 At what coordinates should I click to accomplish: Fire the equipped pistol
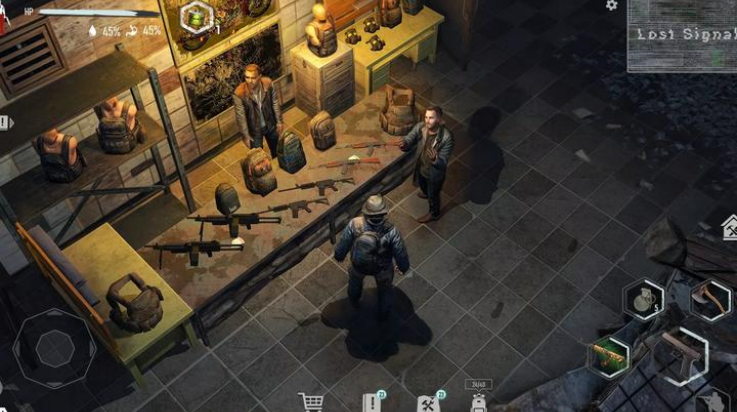click(681, 353)
